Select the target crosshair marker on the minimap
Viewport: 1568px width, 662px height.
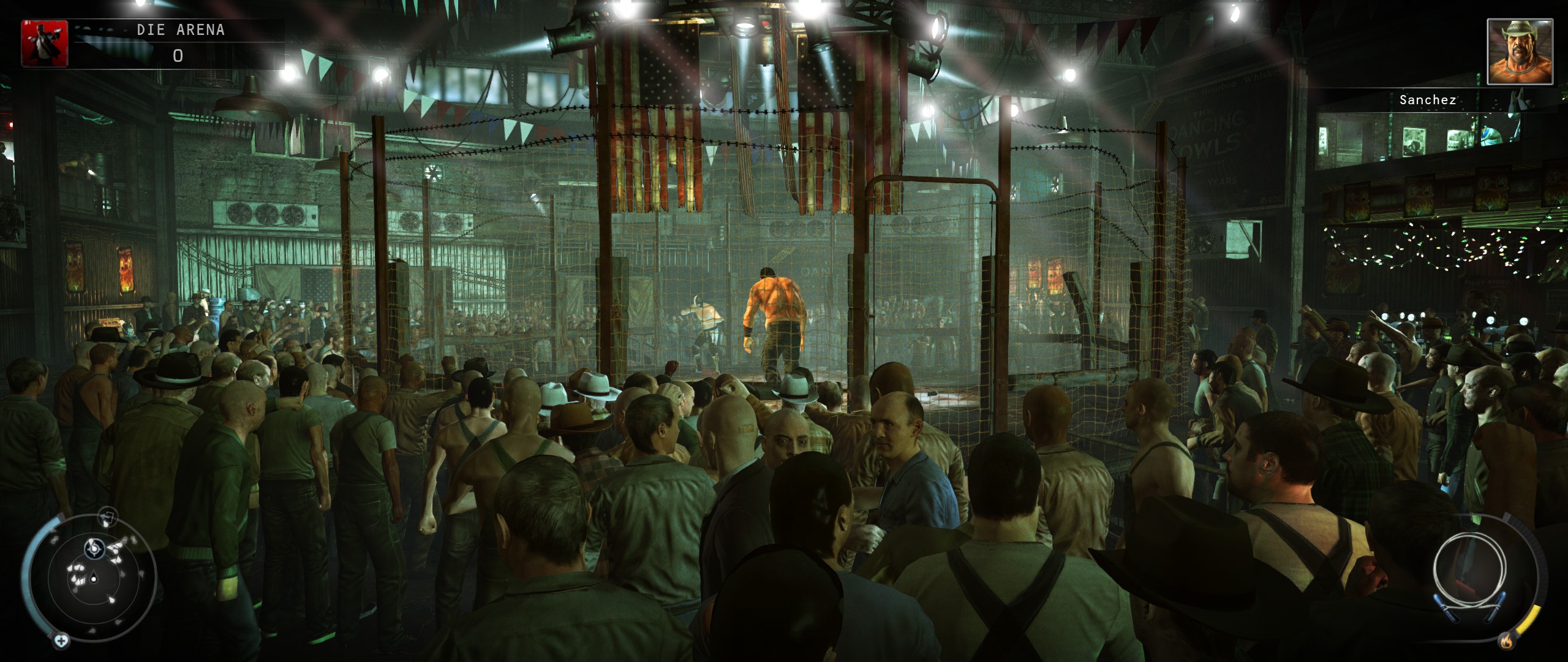[x=94, y=549]
